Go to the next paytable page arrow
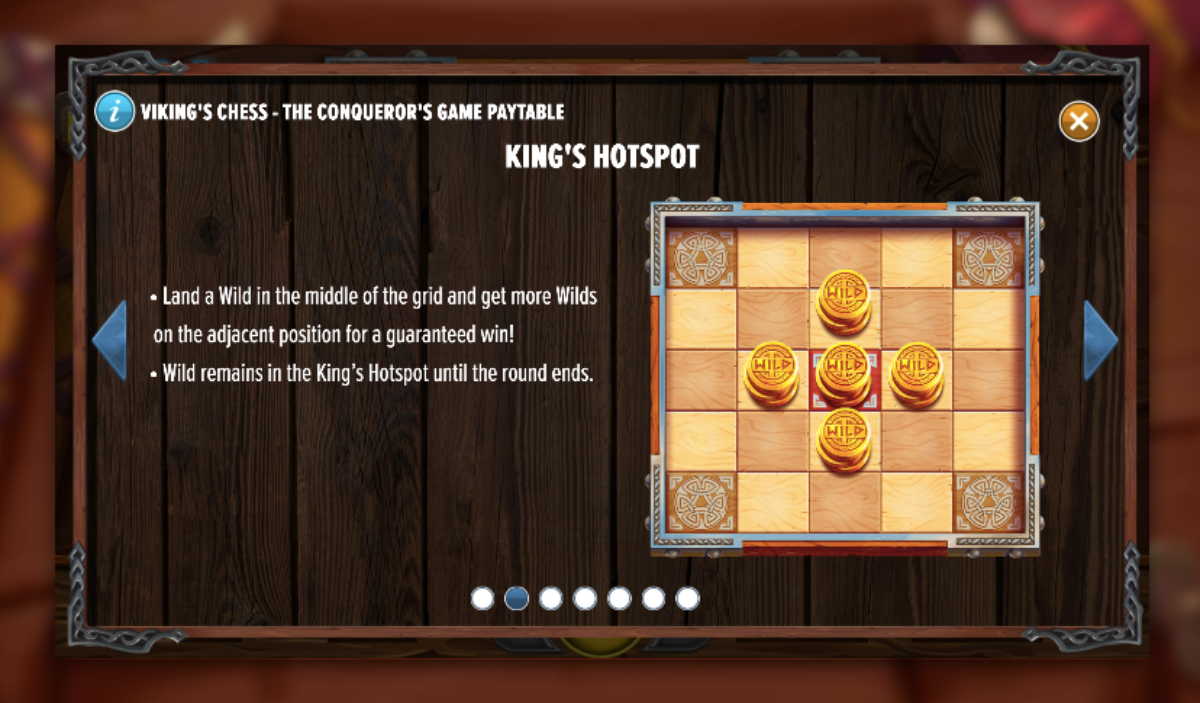Viewport: 1200px width, 703px height. tap(1099, 340)
